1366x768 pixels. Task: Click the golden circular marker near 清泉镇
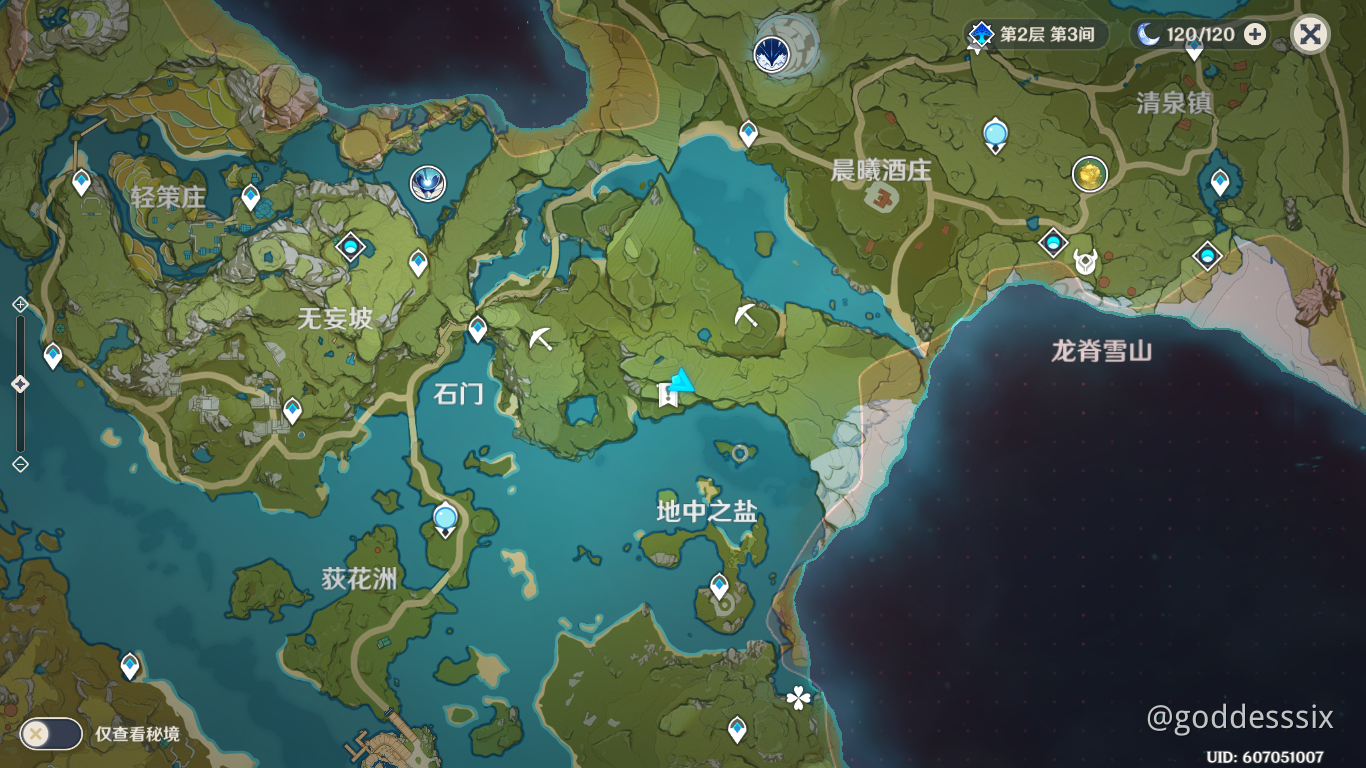pos(1089,173)
